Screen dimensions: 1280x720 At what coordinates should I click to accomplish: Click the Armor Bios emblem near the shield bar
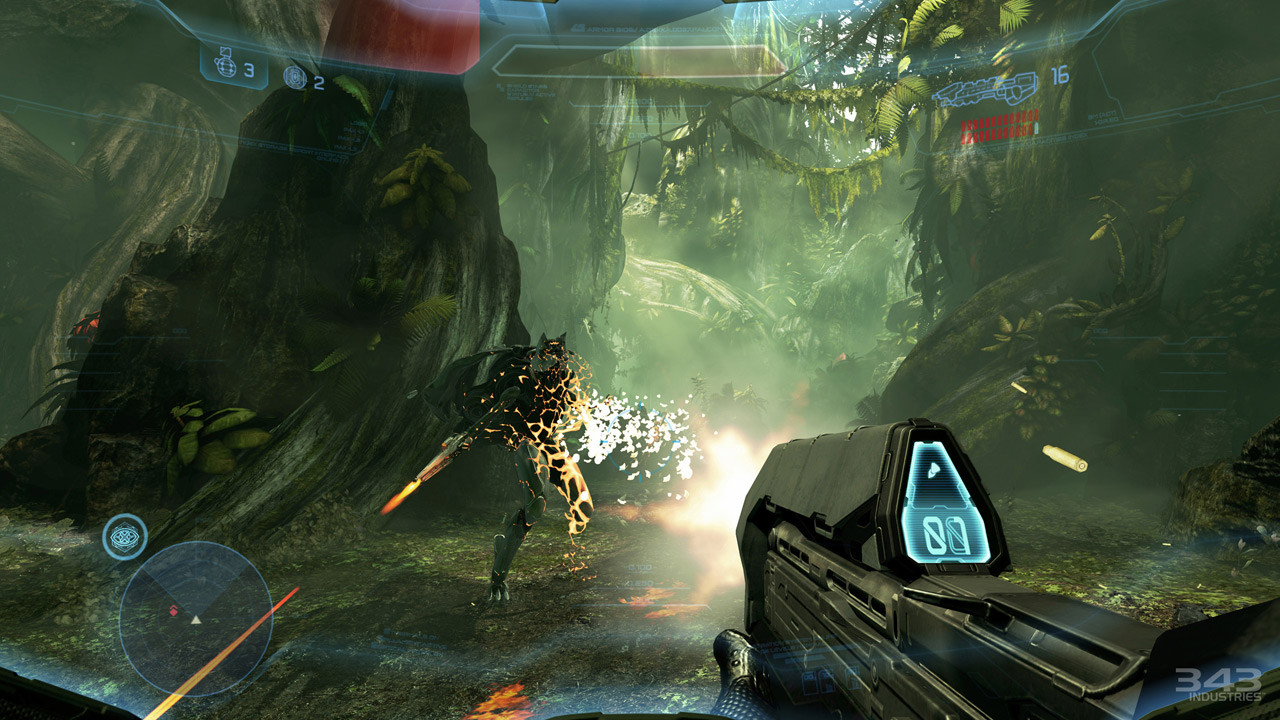click(578, 29)
